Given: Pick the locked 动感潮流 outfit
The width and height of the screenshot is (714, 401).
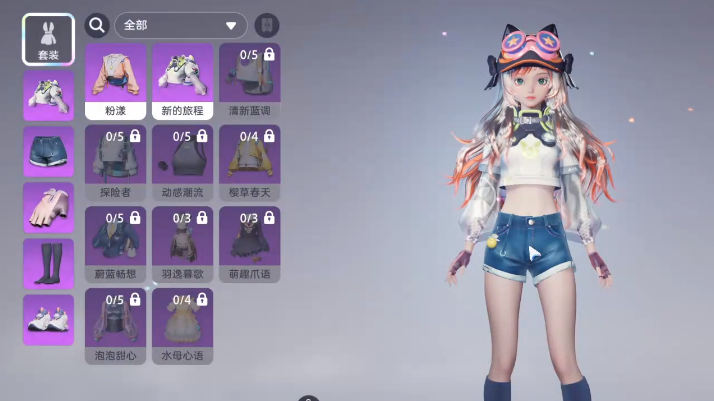Looking at the screenshot, I should click(182, 162).
